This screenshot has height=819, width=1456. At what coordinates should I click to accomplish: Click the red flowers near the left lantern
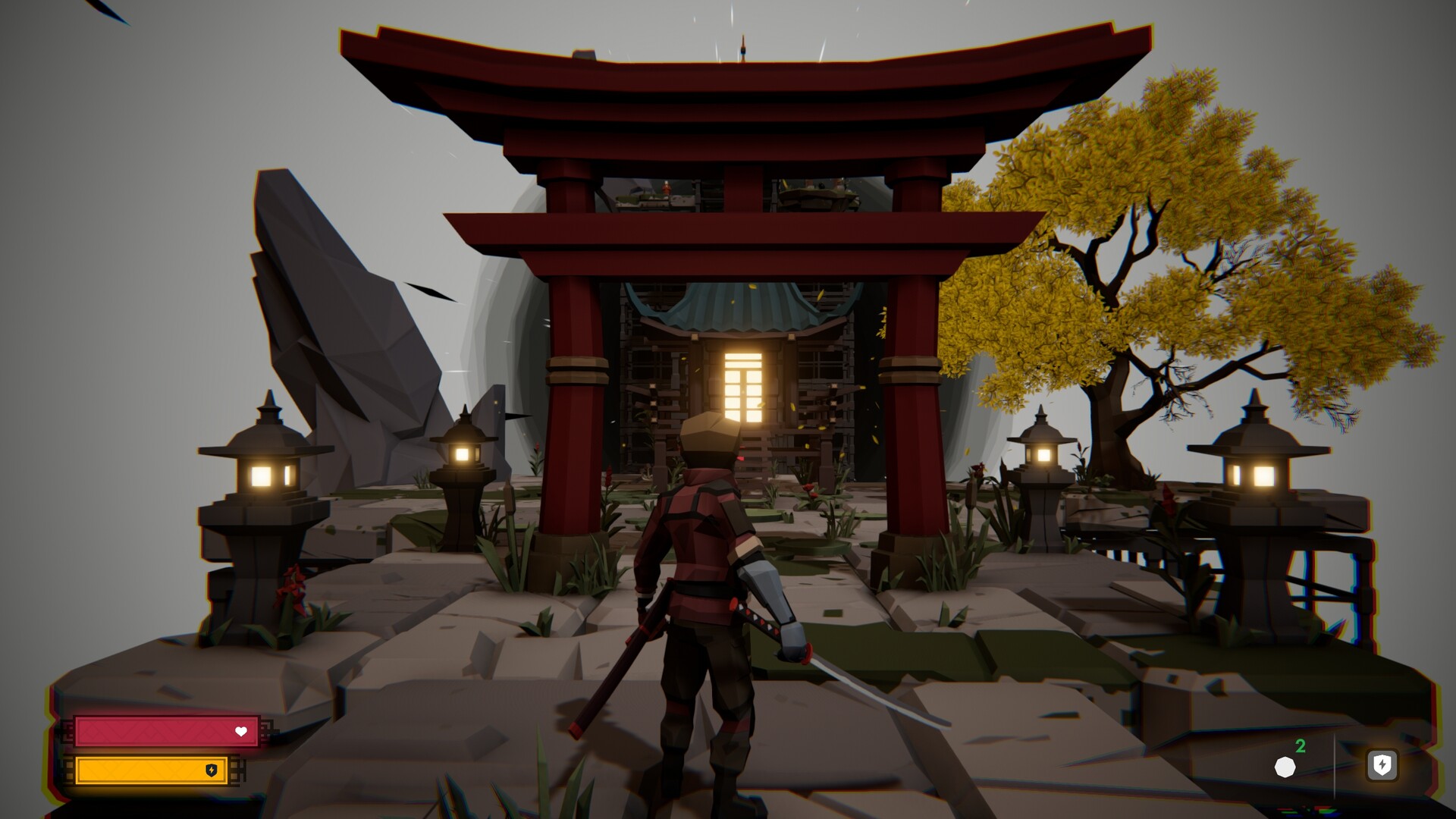pos(292,584)
